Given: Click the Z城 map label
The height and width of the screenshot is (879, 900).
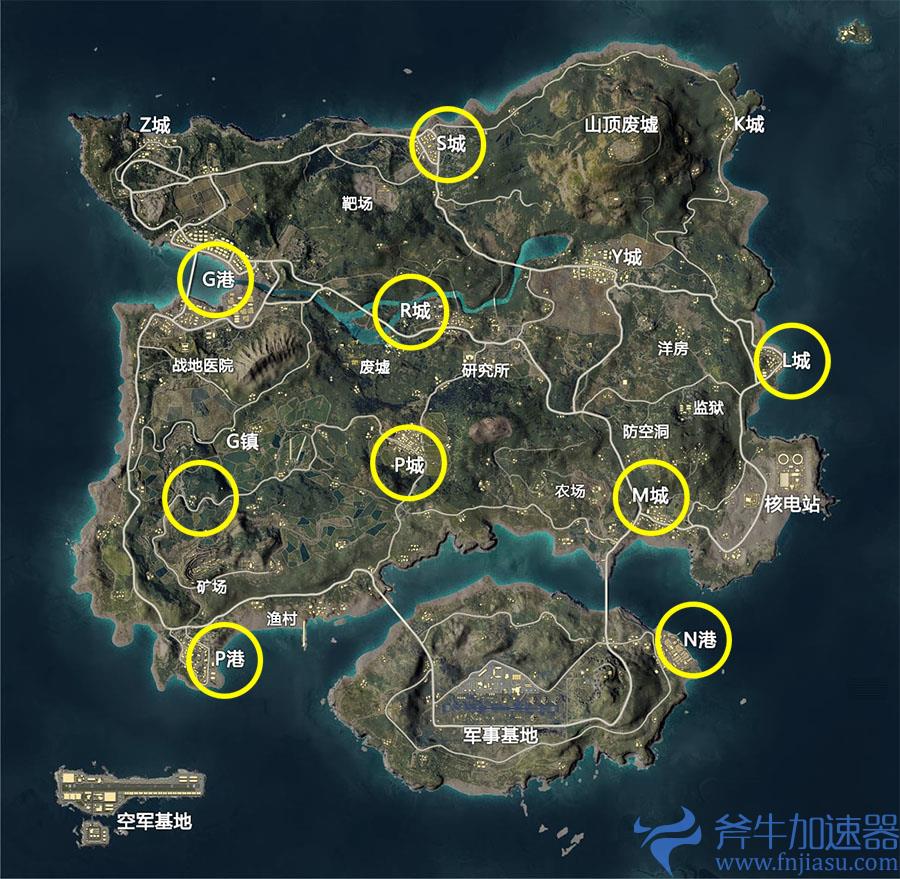Looking at the screenshot, I should pyautogui.click(x=155, y=125).
